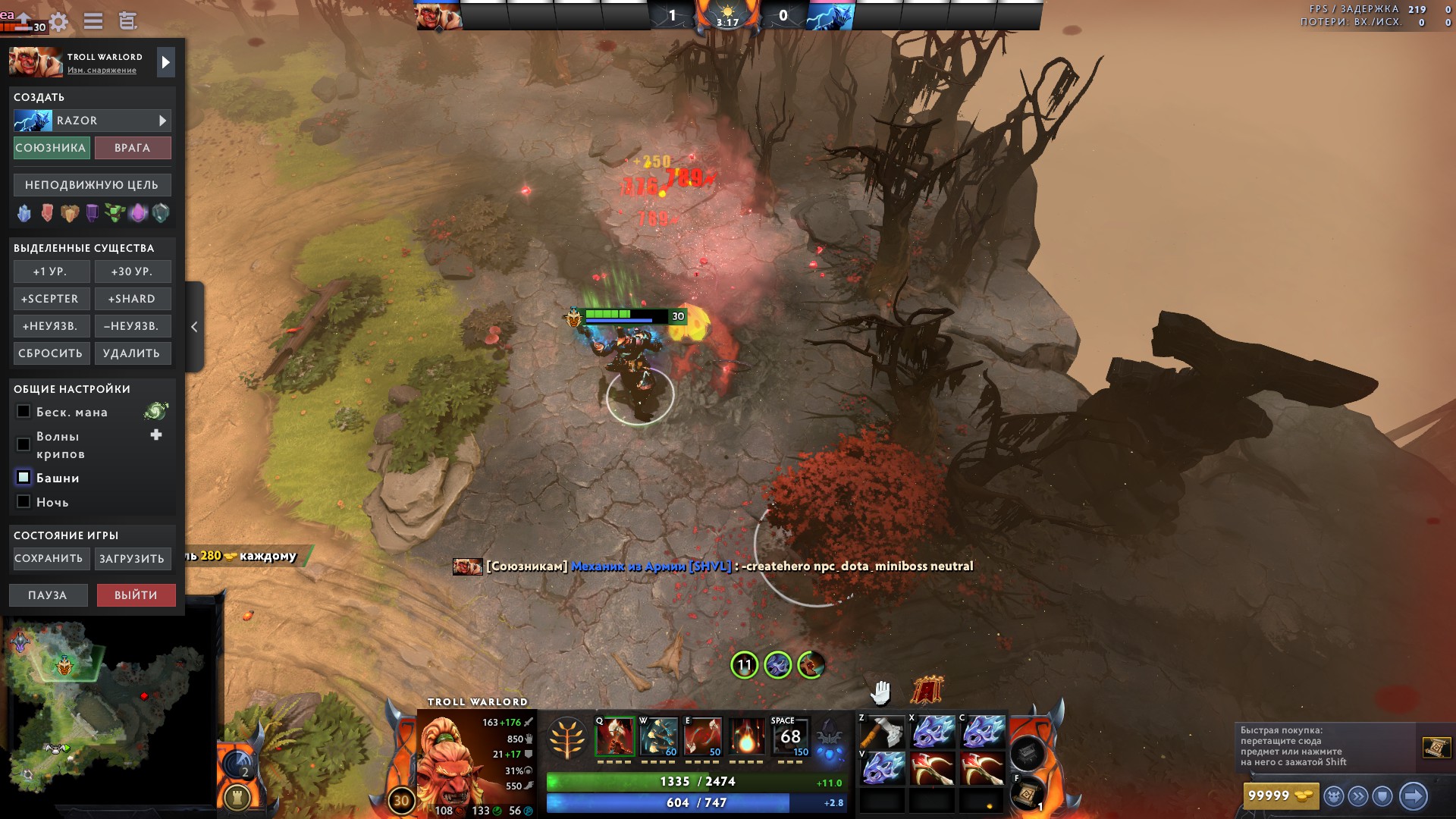Disable the 'Башни' checkbox

pyautogui.click(x=23, y=478)
